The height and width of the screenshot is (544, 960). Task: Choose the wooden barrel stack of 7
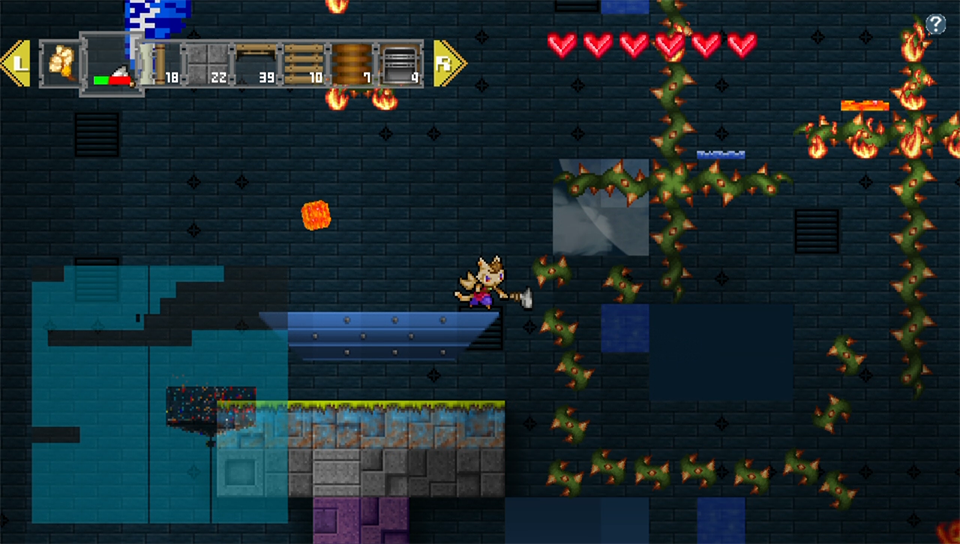(351, 64)
